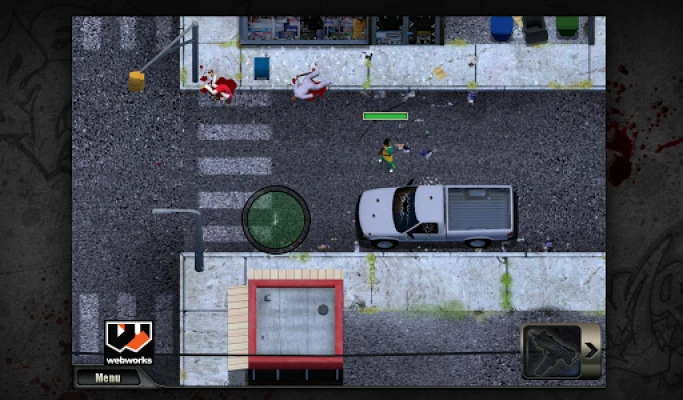The height and width of the screenshot is (400, 683).
Task: Switch to next weapon with the arrow
Action: (x=591, y=350)
